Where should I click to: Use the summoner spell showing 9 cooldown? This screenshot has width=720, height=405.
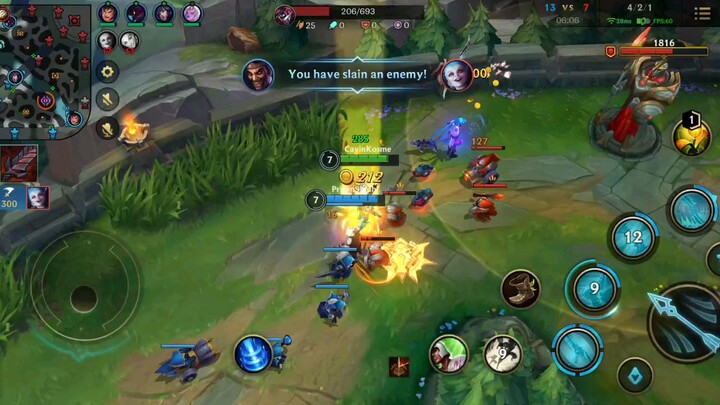(502, 353)
